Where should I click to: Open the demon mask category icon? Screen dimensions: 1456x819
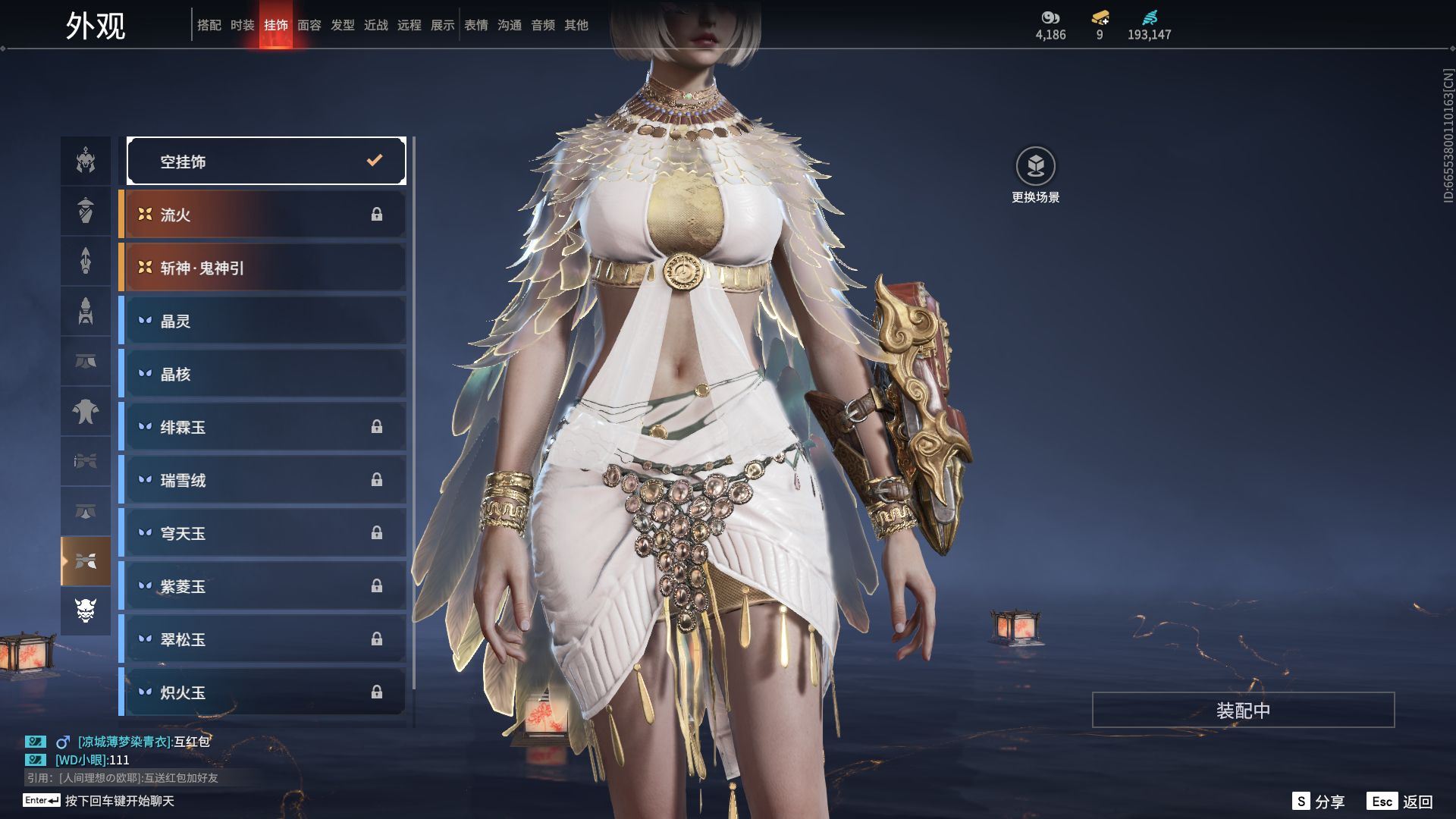(86, 610)
